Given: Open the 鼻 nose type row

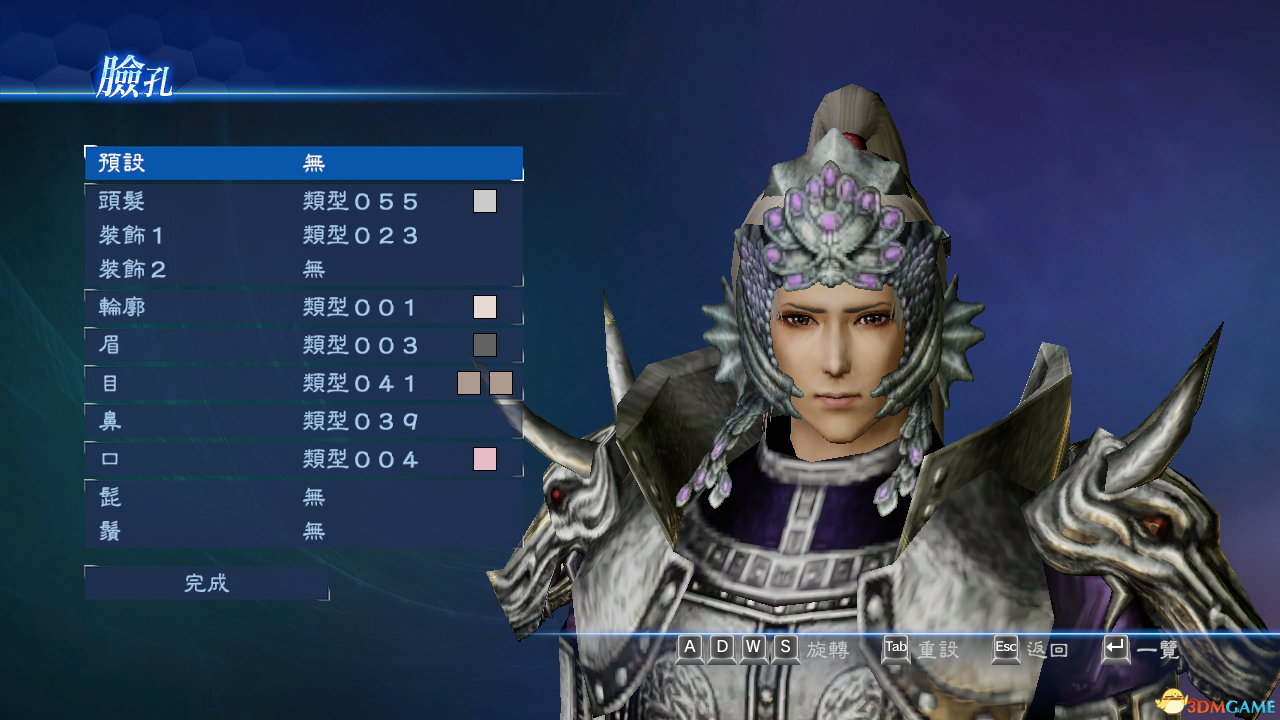Looking at the screenshot, I should [280, 421].
